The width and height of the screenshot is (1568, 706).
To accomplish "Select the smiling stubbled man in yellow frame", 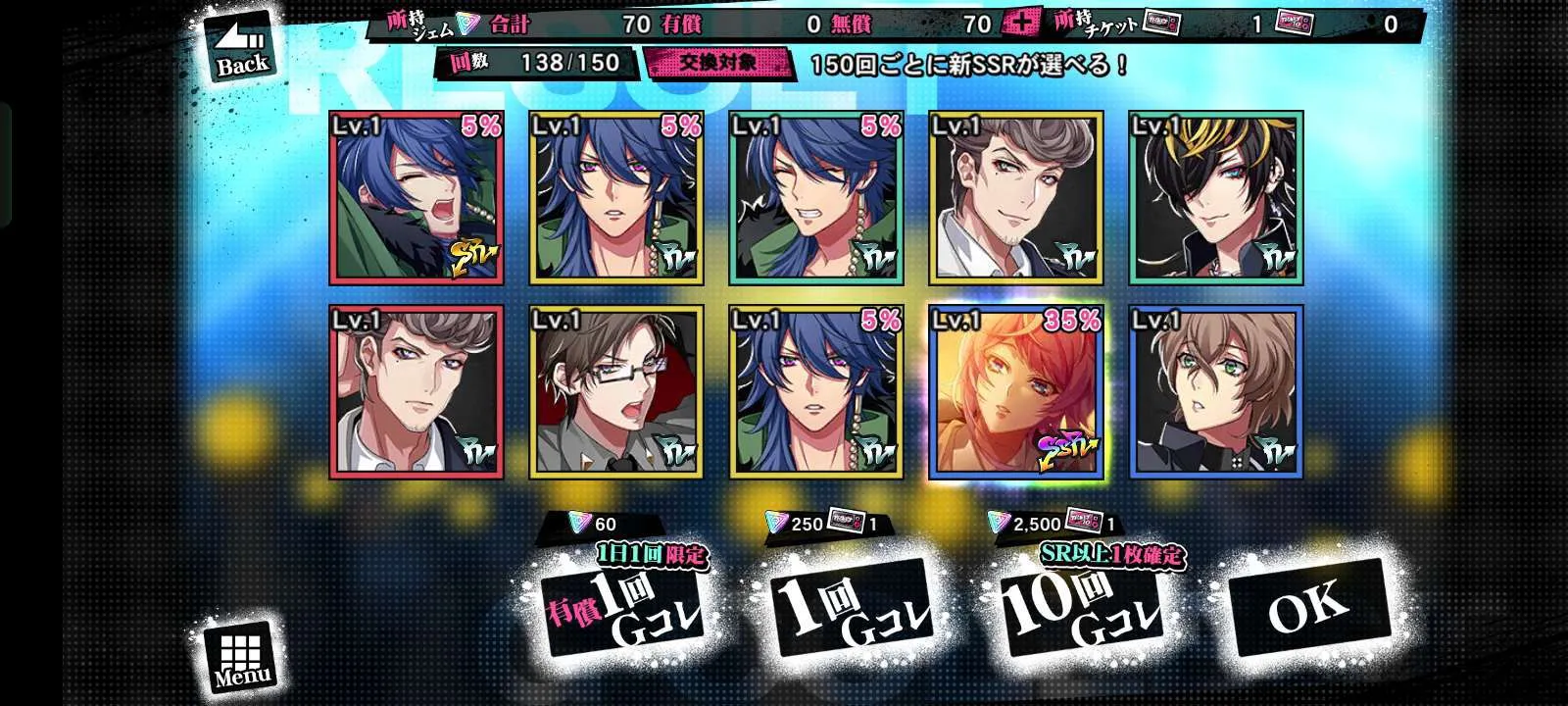I will coord(1016,198).
